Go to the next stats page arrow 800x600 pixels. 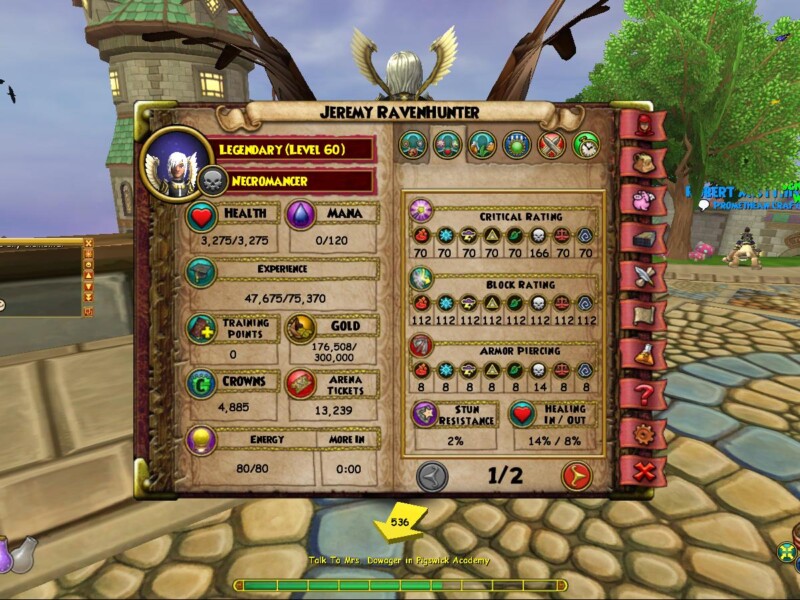click(x=576, y=476)
